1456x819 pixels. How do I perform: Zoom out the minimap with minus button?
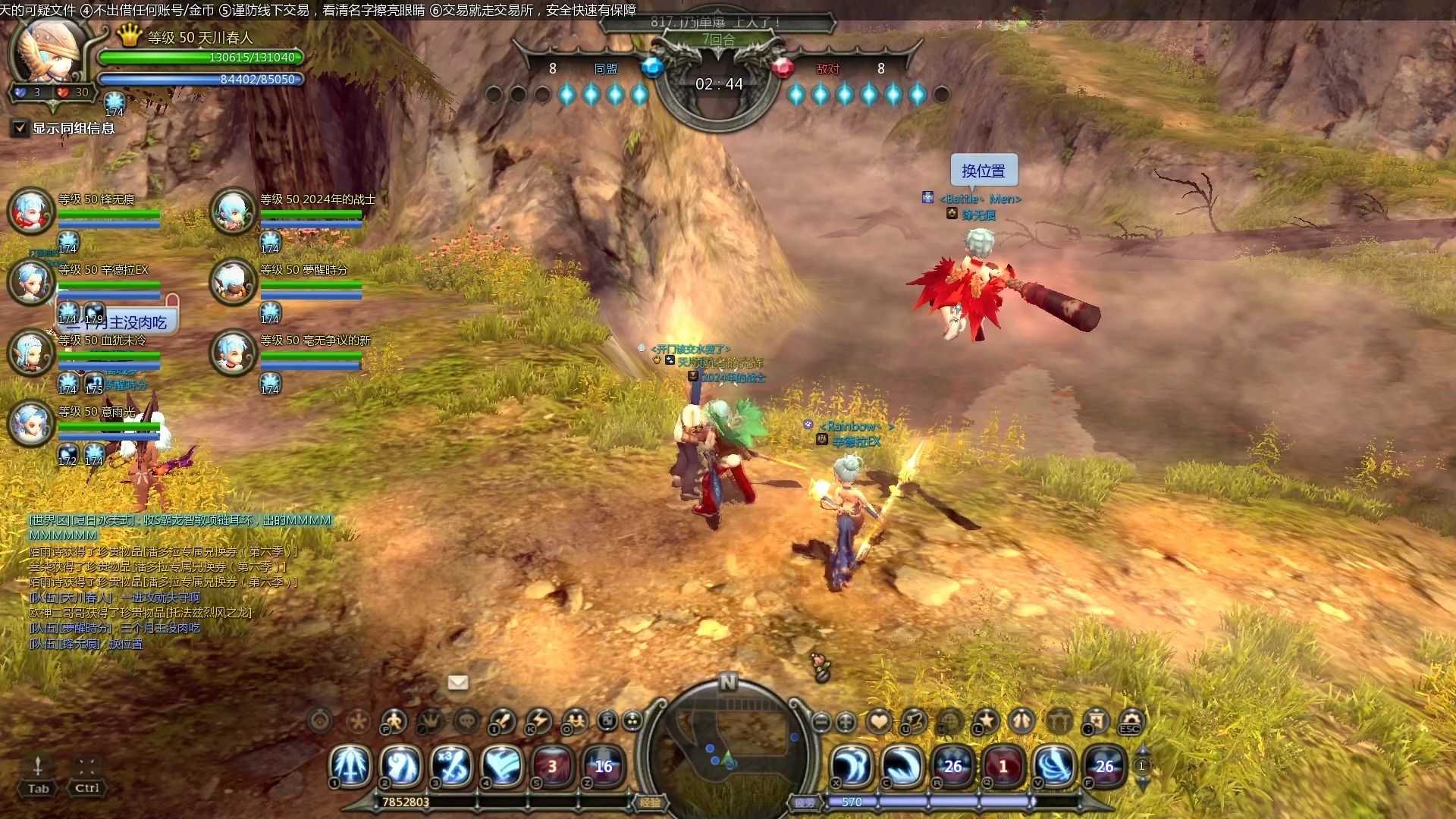tap(821, 722)
